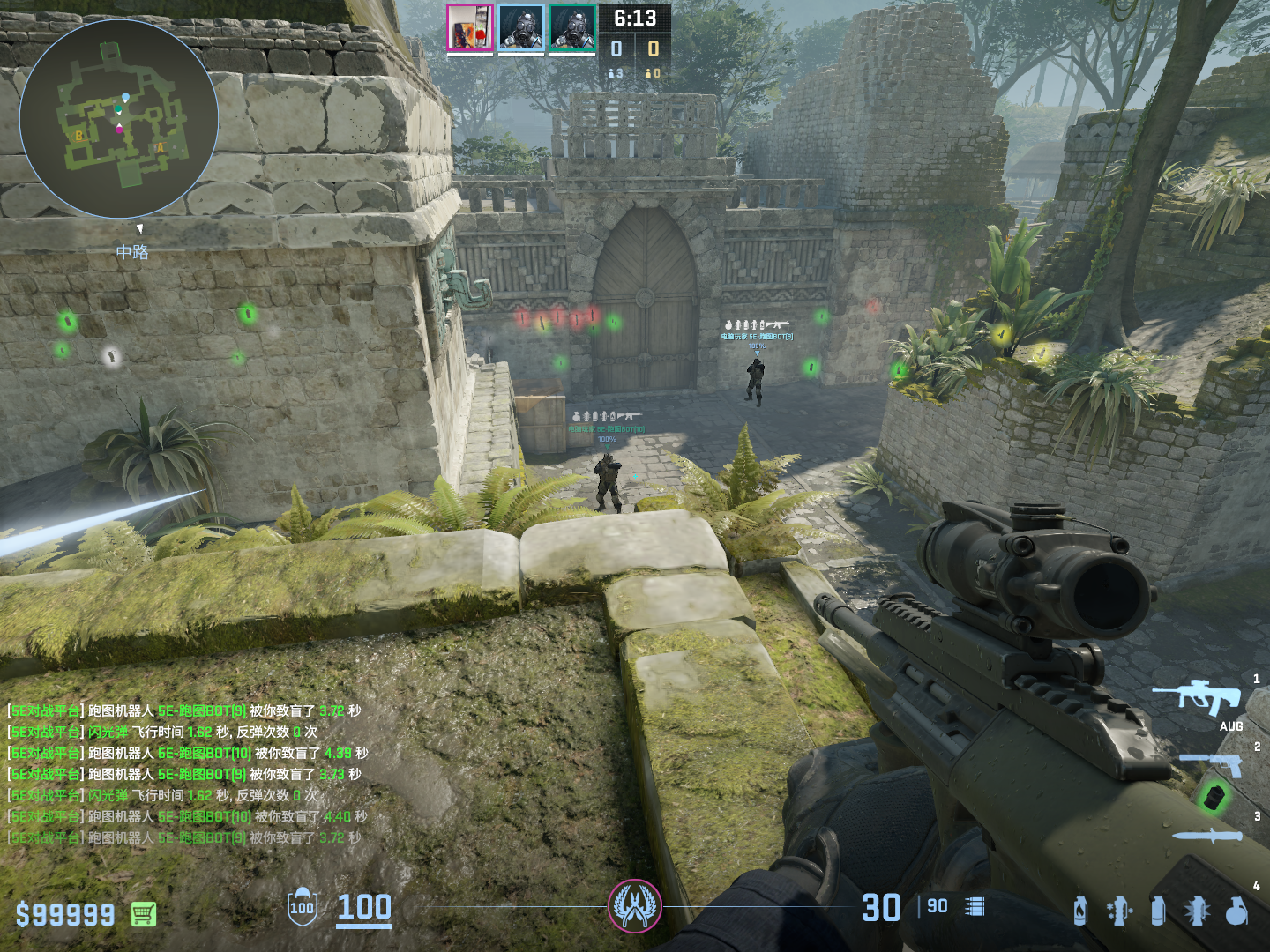The width and height of the screenshot is (1270, 952).
Task: Click the team emblem badge
Action: (634, 906)
